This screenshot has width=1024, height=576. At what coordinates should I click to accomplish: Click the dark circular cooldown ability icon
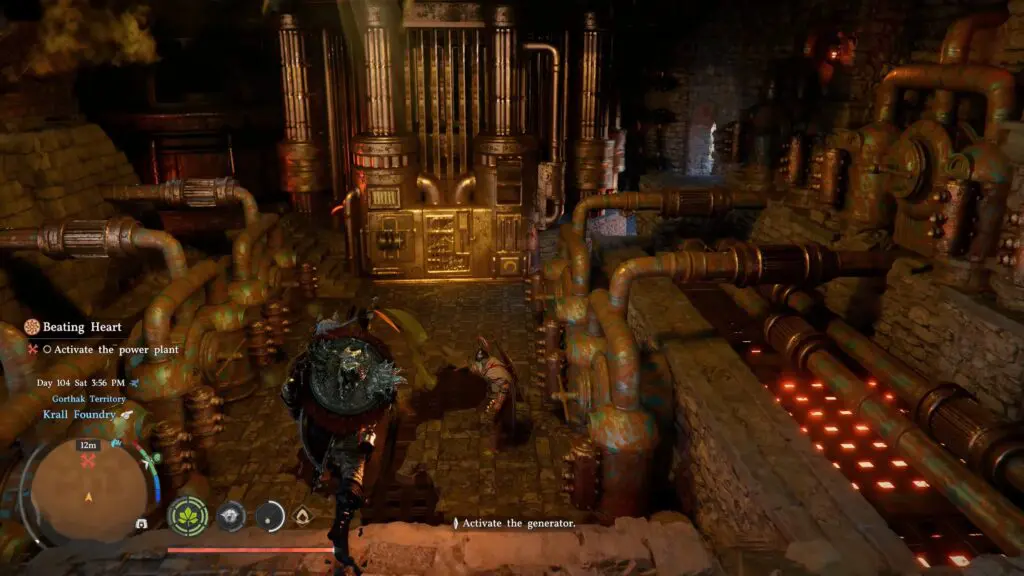270,515
